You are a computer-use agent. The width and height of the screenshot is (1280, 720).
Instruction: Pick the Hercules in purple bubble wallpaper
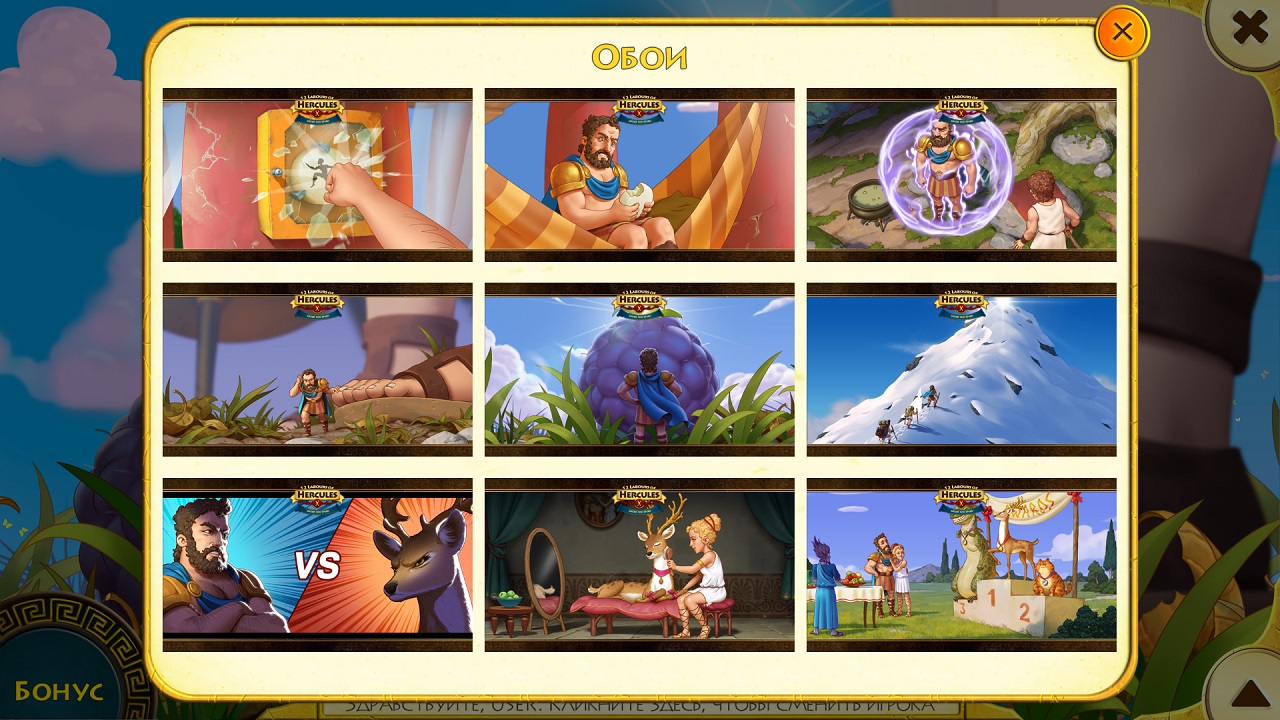(x=961, y=175)
